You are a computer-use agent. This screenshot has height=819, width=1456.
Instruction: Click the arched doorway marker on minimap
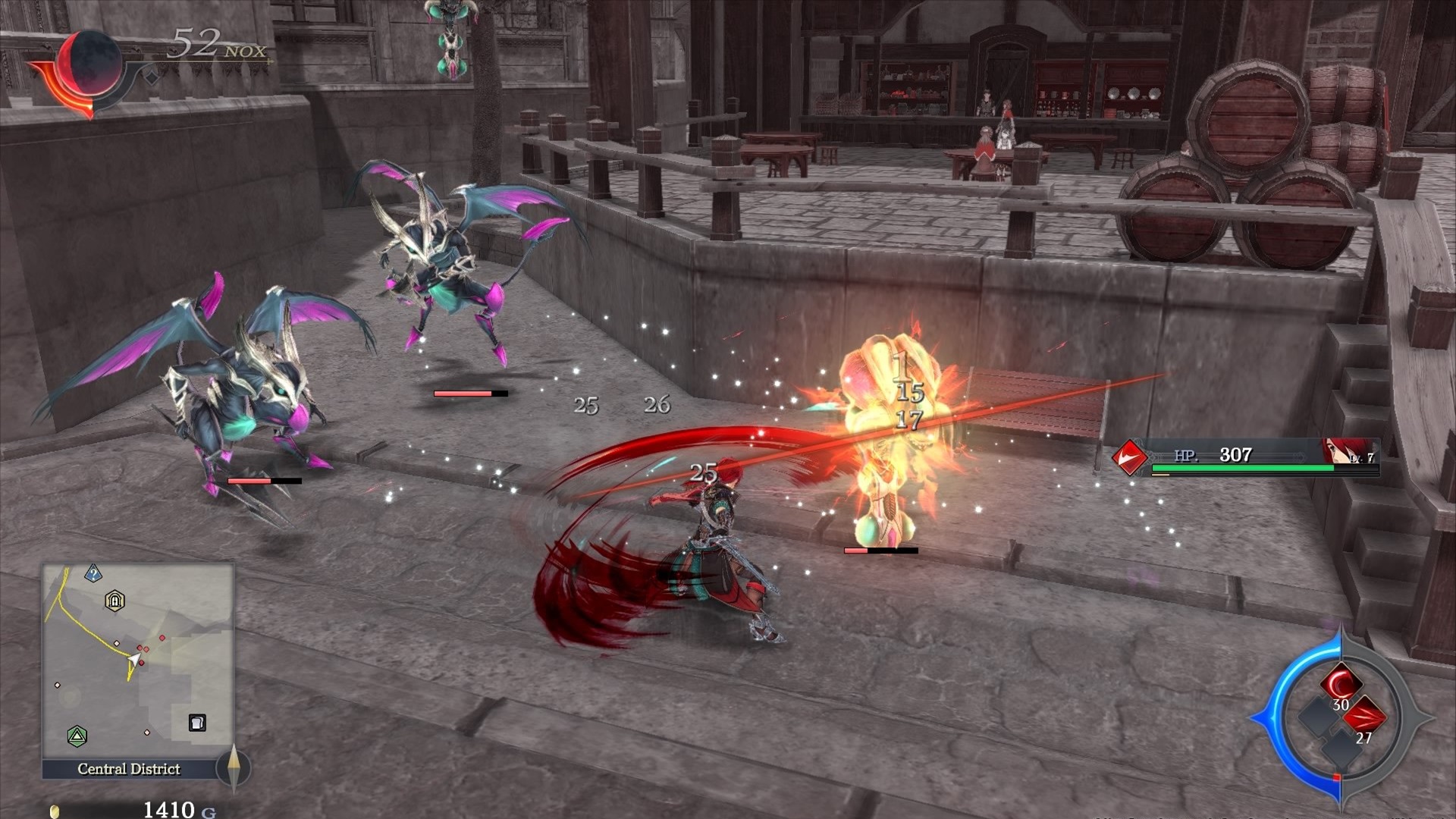115,601
